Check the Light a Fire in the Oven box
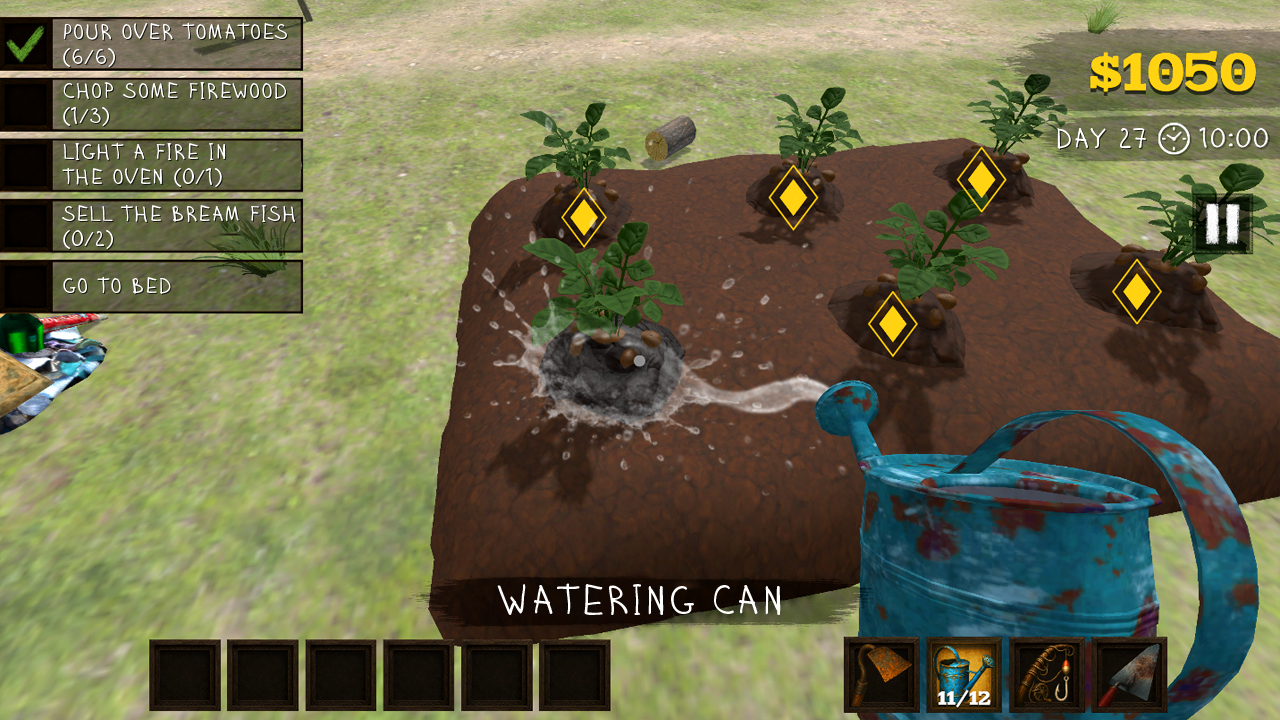Viewport: 1280px width, 720px height. coord(27,165)
